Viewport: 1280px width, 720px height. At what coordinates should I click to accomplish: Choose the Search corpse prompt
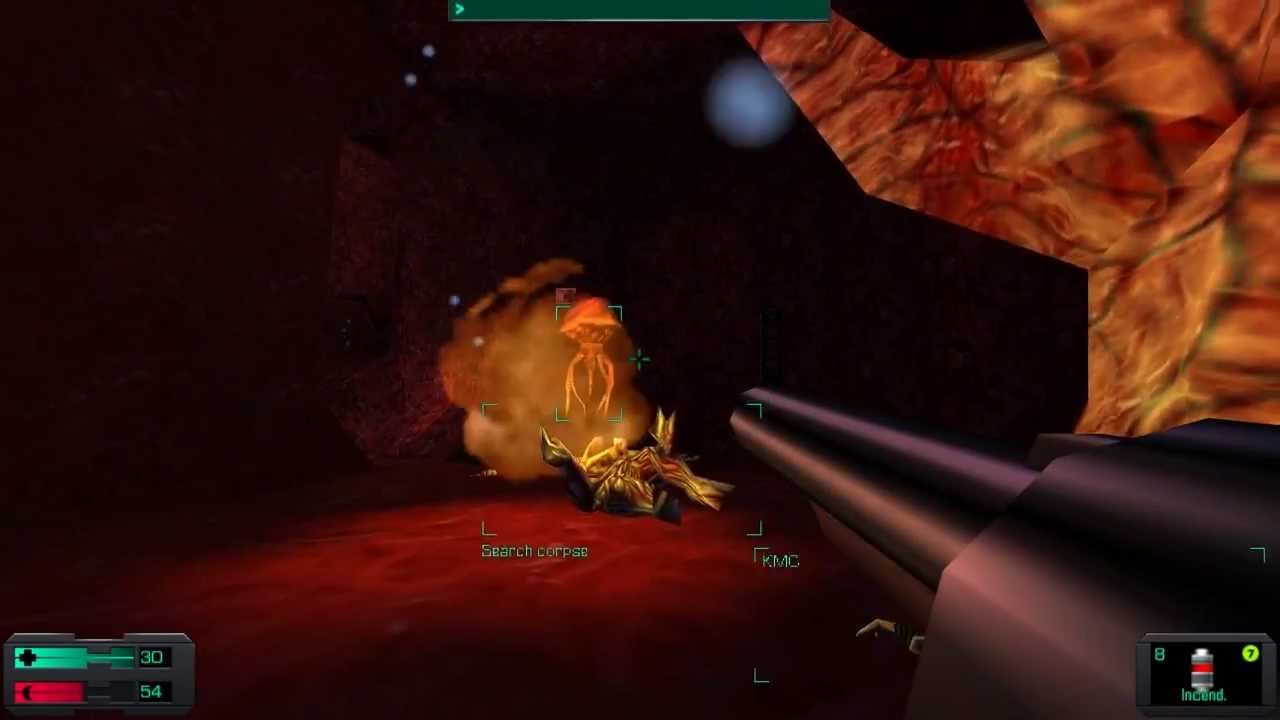point(534,551)
